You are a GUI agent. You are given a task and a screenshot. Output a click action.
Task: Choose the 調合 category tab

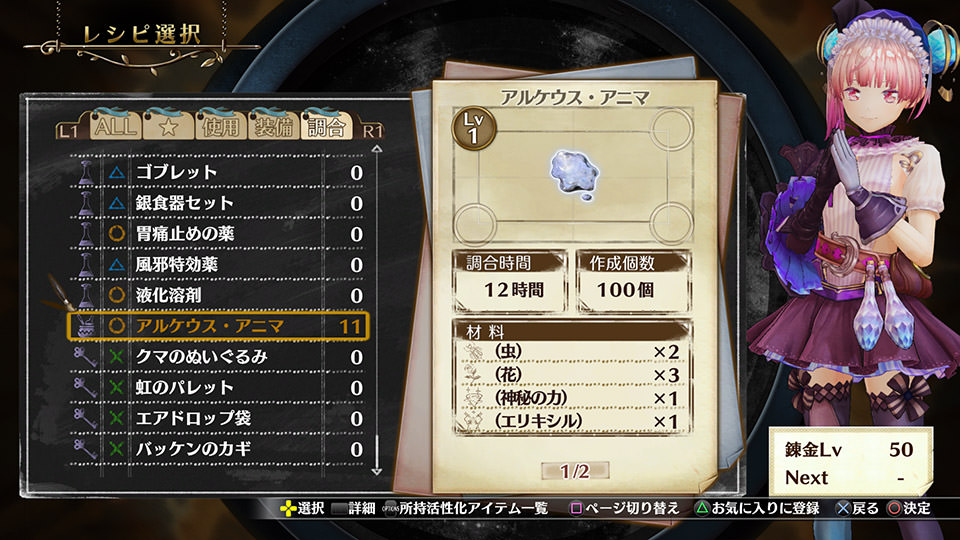coord(326,127)
